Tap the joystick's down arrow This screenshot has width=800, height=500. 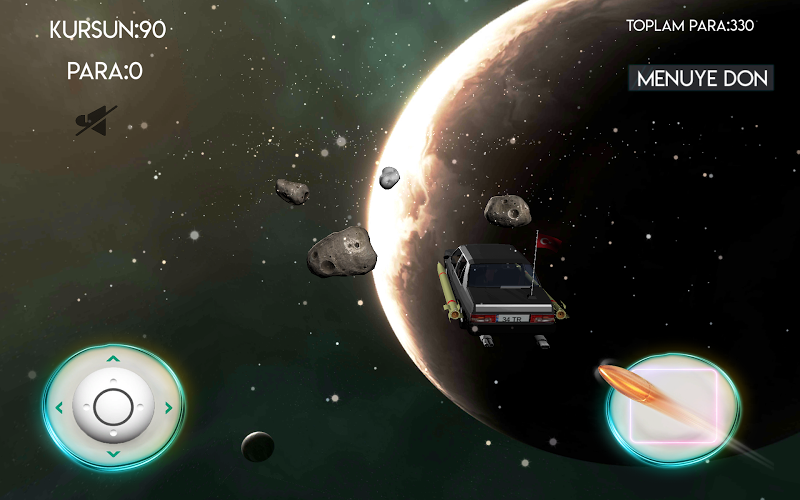[113, 455]
